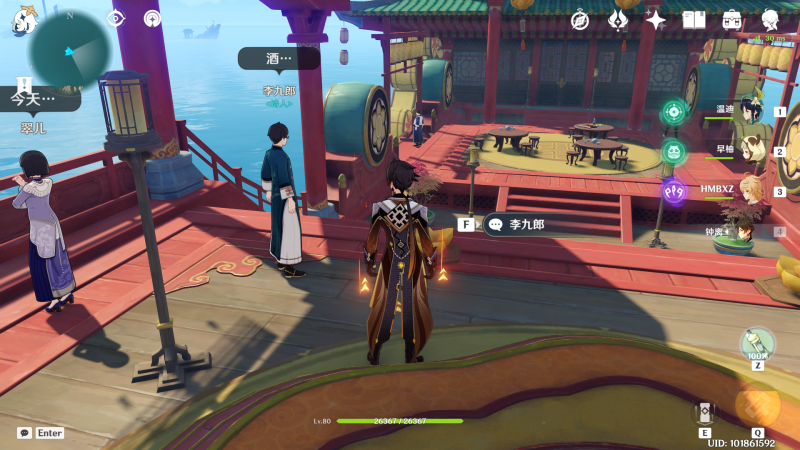Open the Wish star icon
Viewport: 800px width, 450px height.
pos(656,20)
